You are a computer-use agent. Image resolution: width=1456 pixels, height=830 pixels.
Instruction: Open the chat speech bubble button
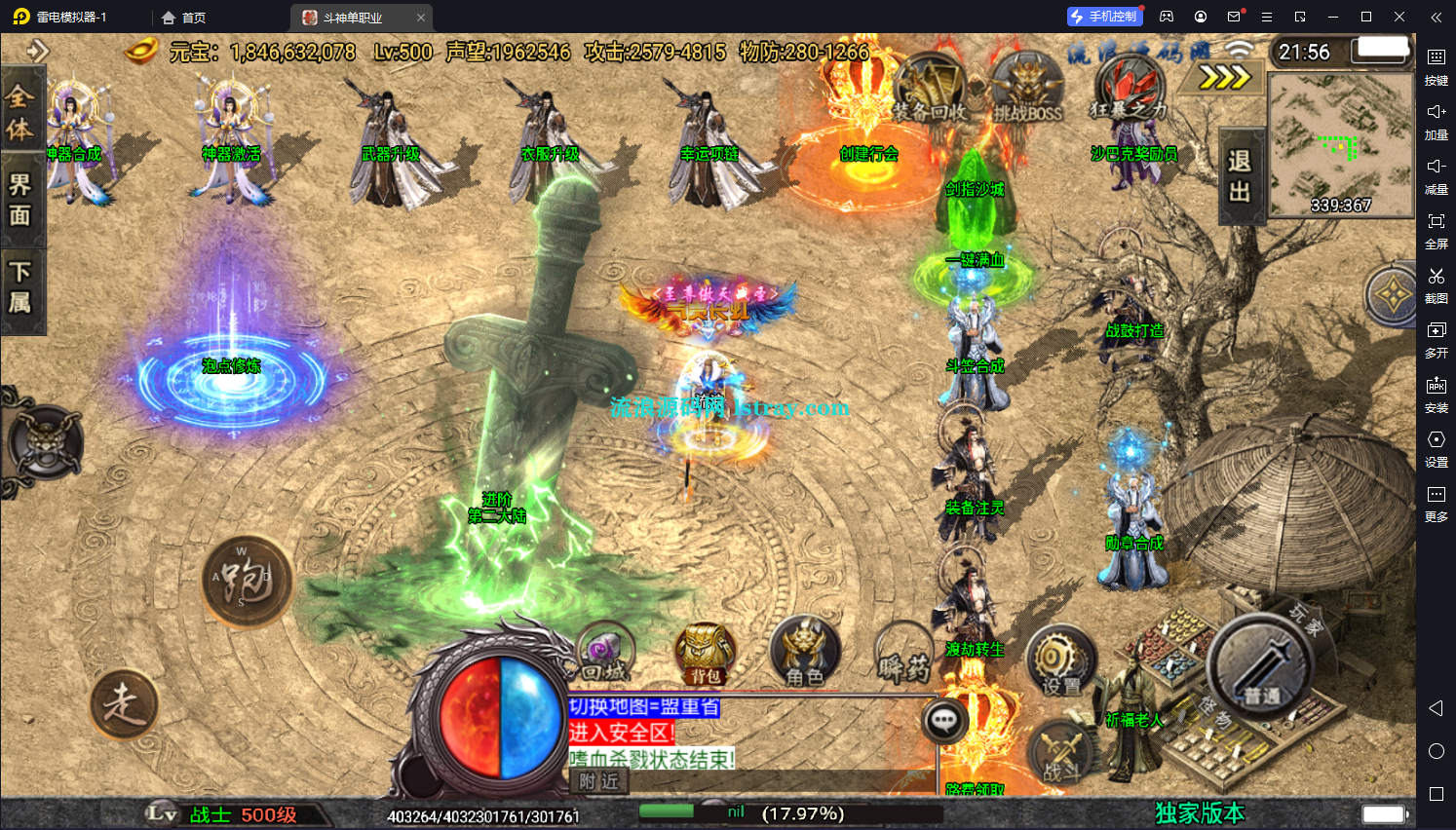tap(944, 721)
